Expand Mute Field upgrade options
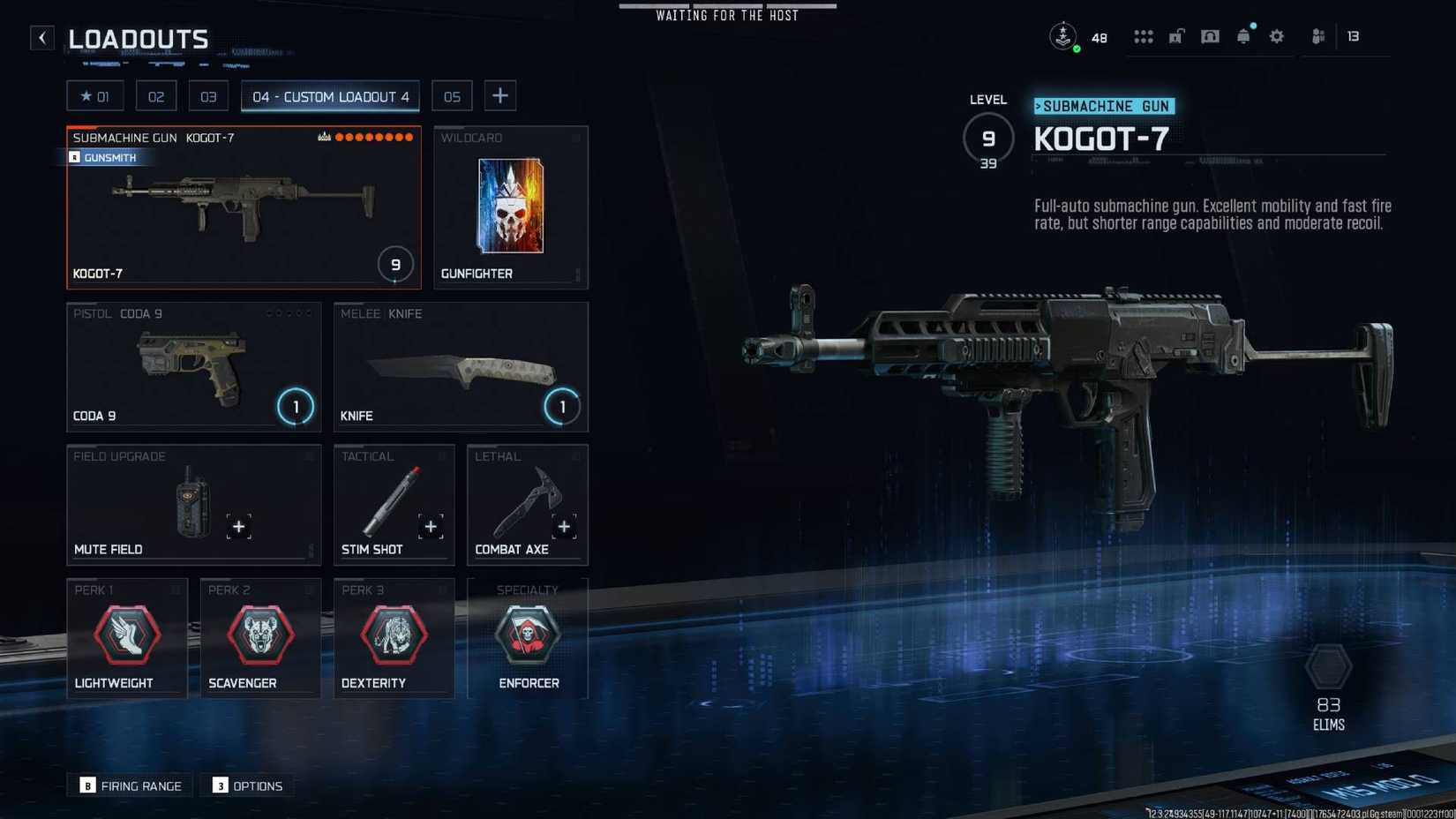Screen dimensions: 1456x819 click(238, 526)
